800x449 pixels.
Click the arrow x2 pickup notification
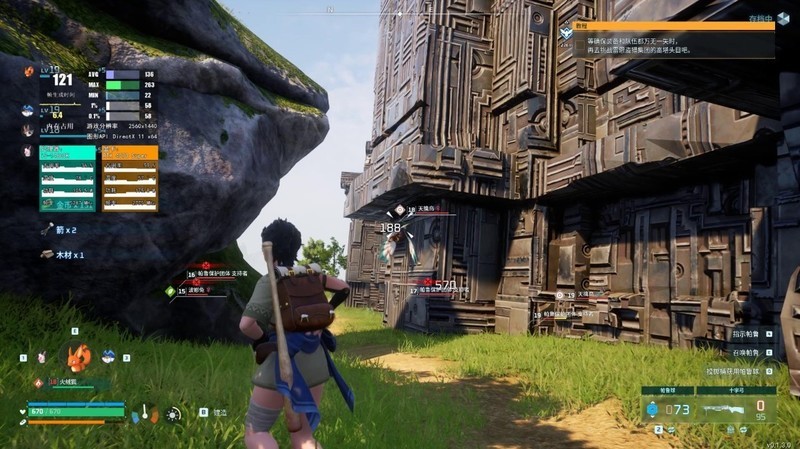coord(59,229)
